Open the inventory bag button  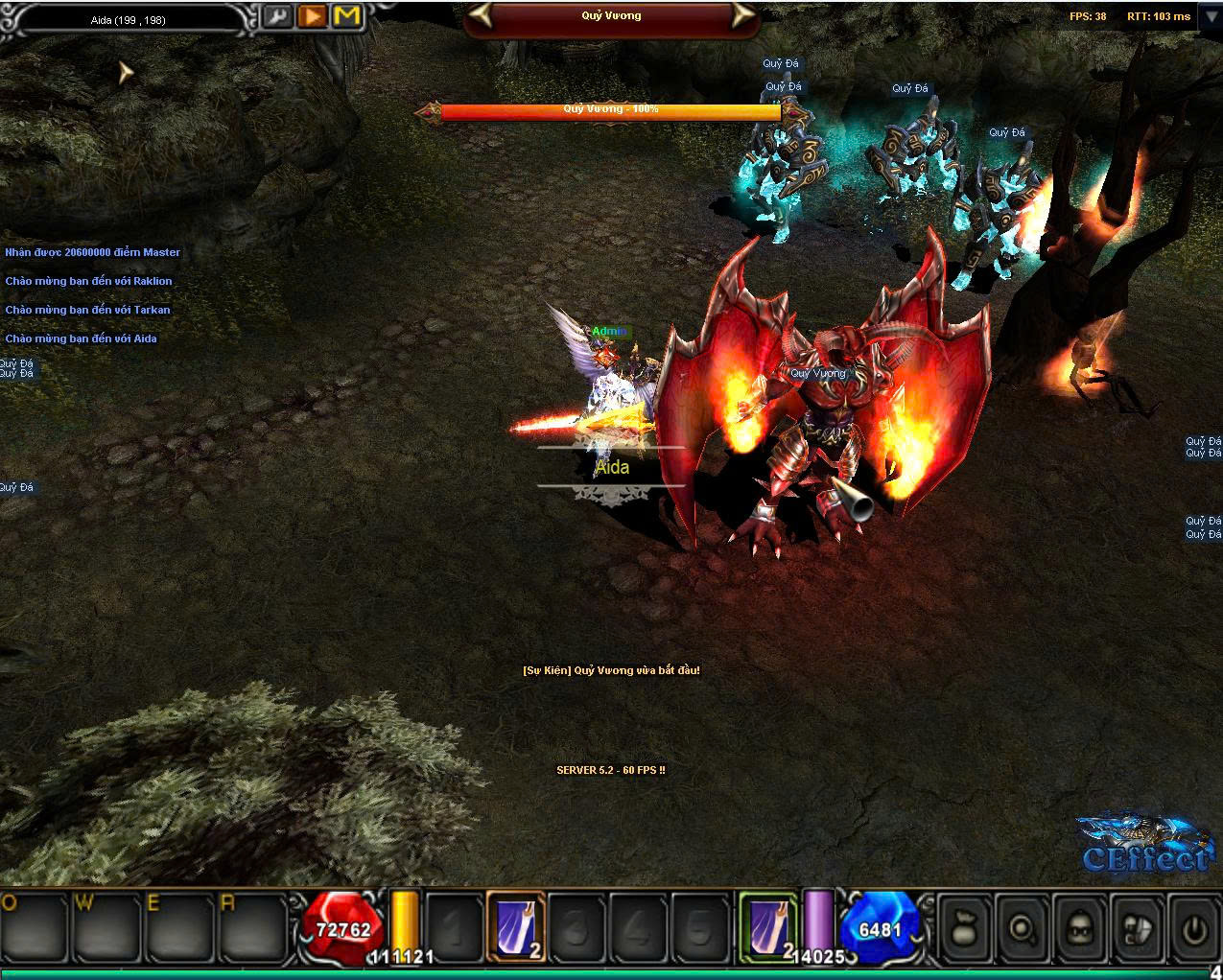click(964, 928)
